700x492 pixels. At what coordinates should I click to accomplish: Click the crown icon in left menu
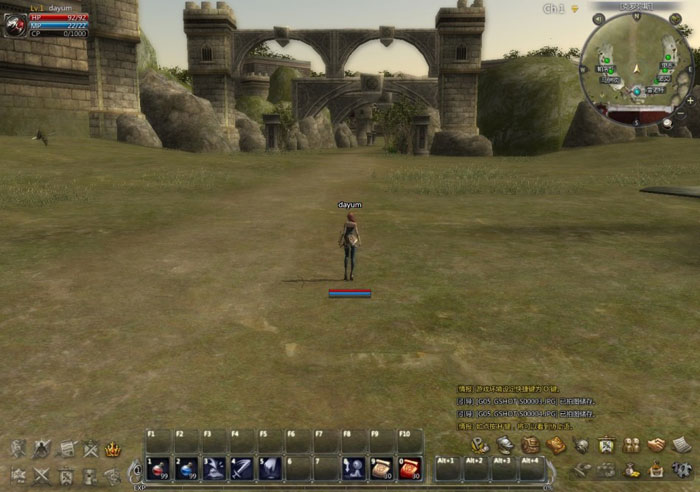click(x=113, y=449)
